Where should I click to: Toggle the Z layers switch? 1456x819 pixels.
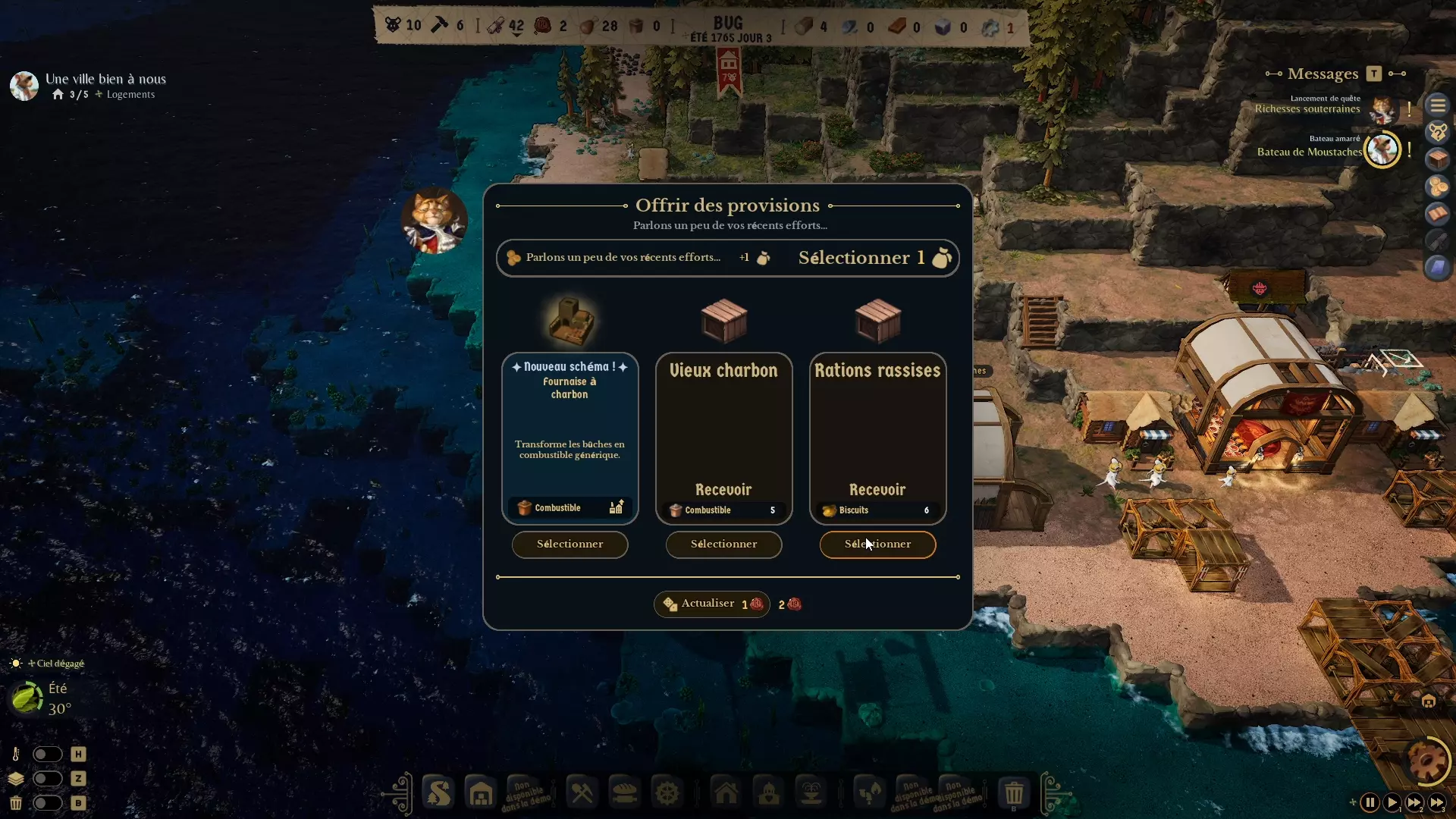coord(48,779)
